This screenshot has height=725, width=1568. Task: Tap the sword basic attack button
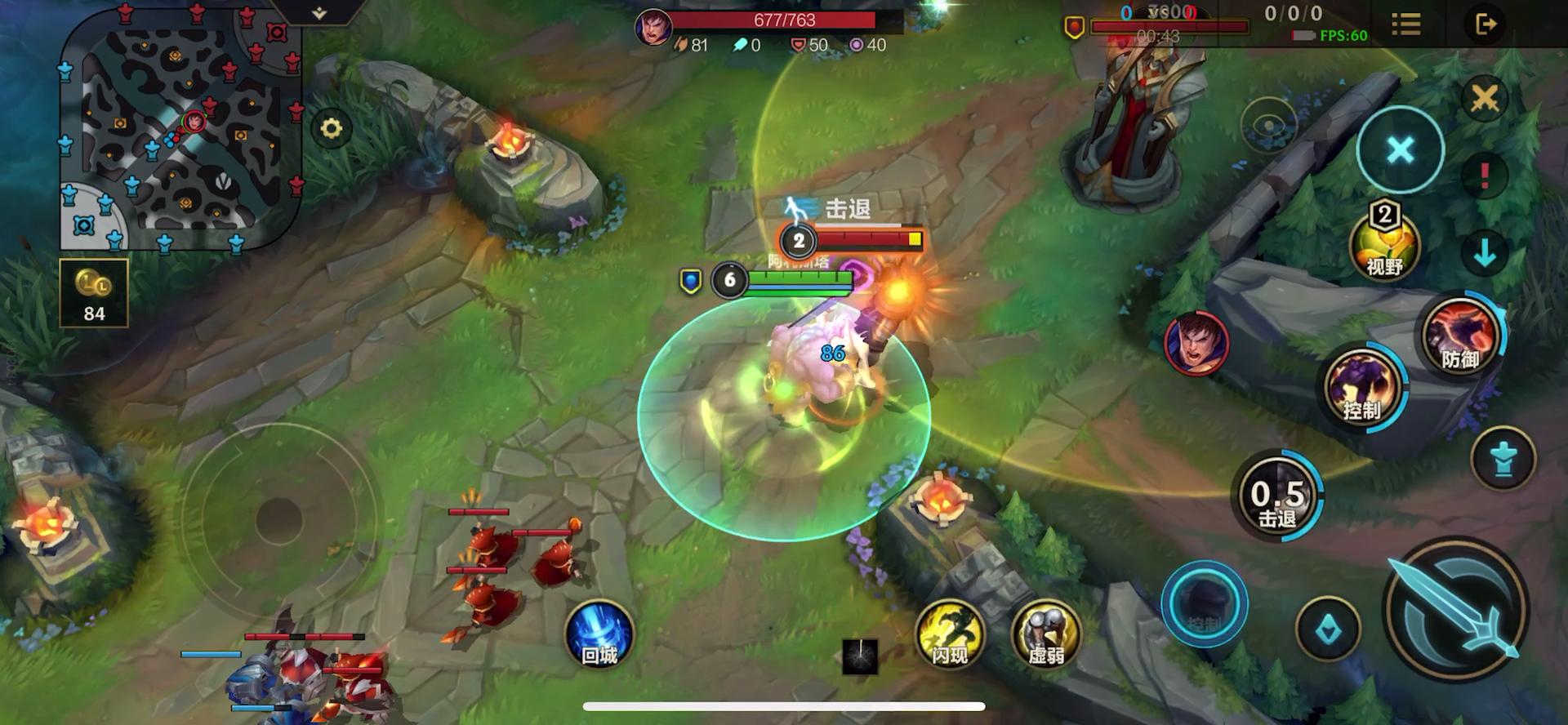click(x=1456, y=609)
